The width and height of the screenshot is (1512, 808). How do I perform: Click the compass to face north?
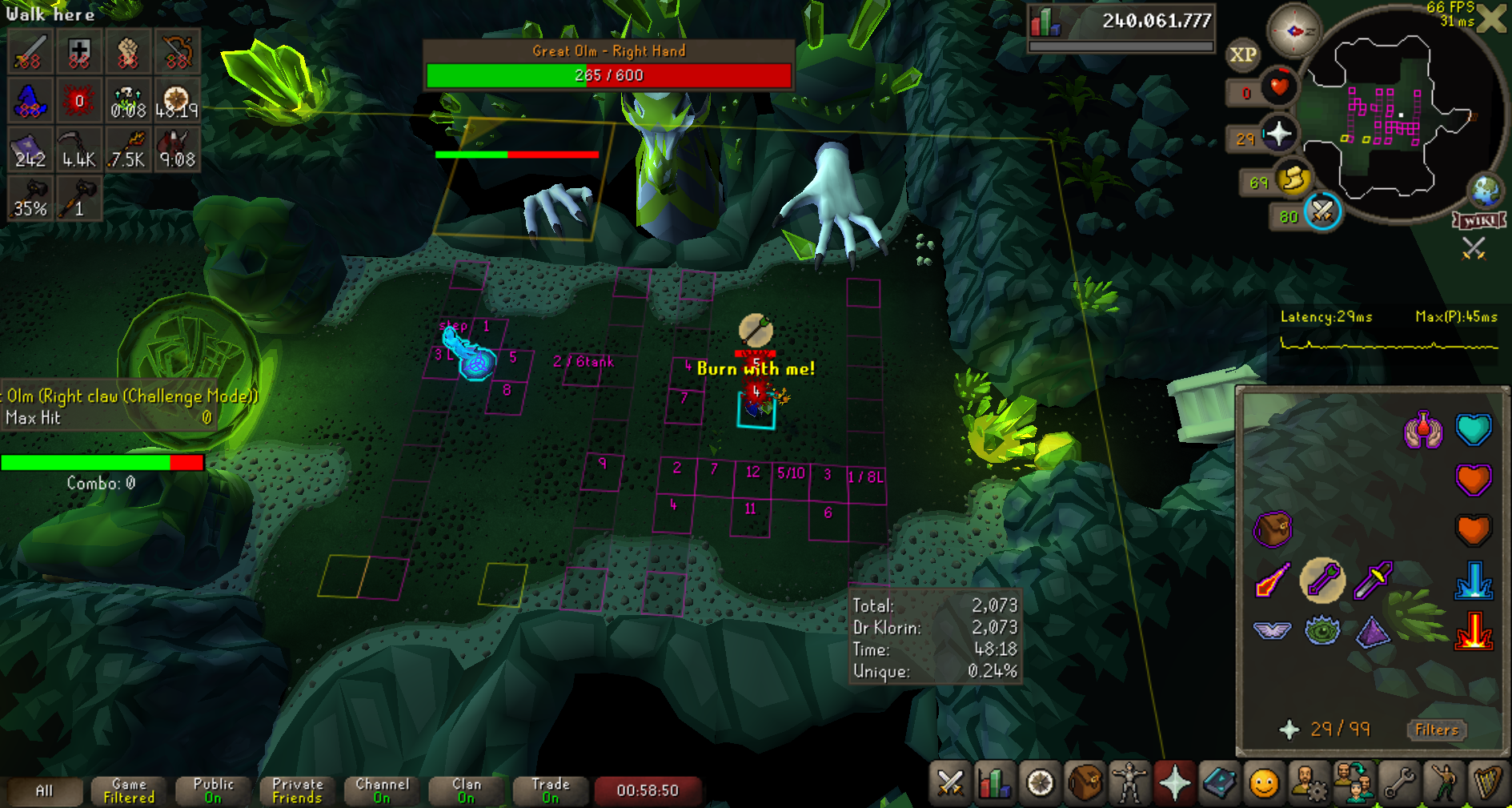pos(1293,31)
